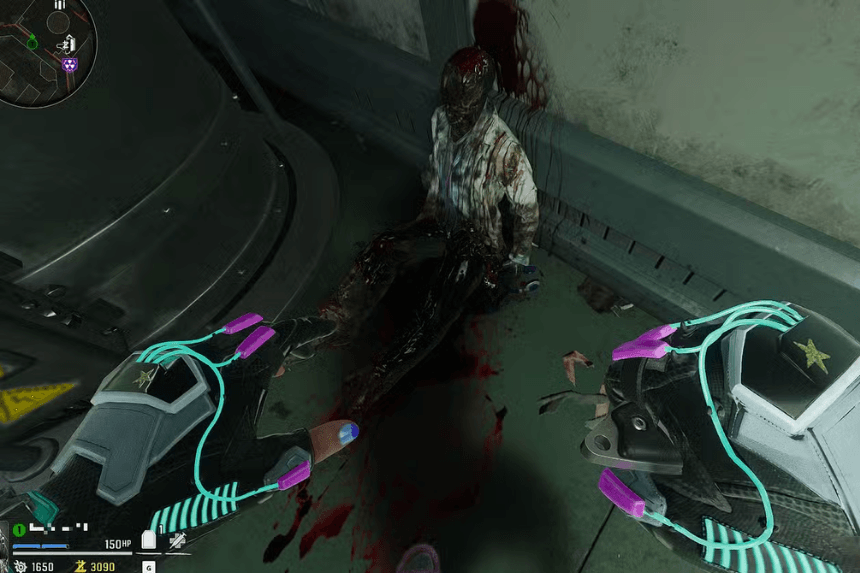The height and width of the screenshot is (573, 860).
Task: Click the salvage gear icon
Action: click(19, 567)
